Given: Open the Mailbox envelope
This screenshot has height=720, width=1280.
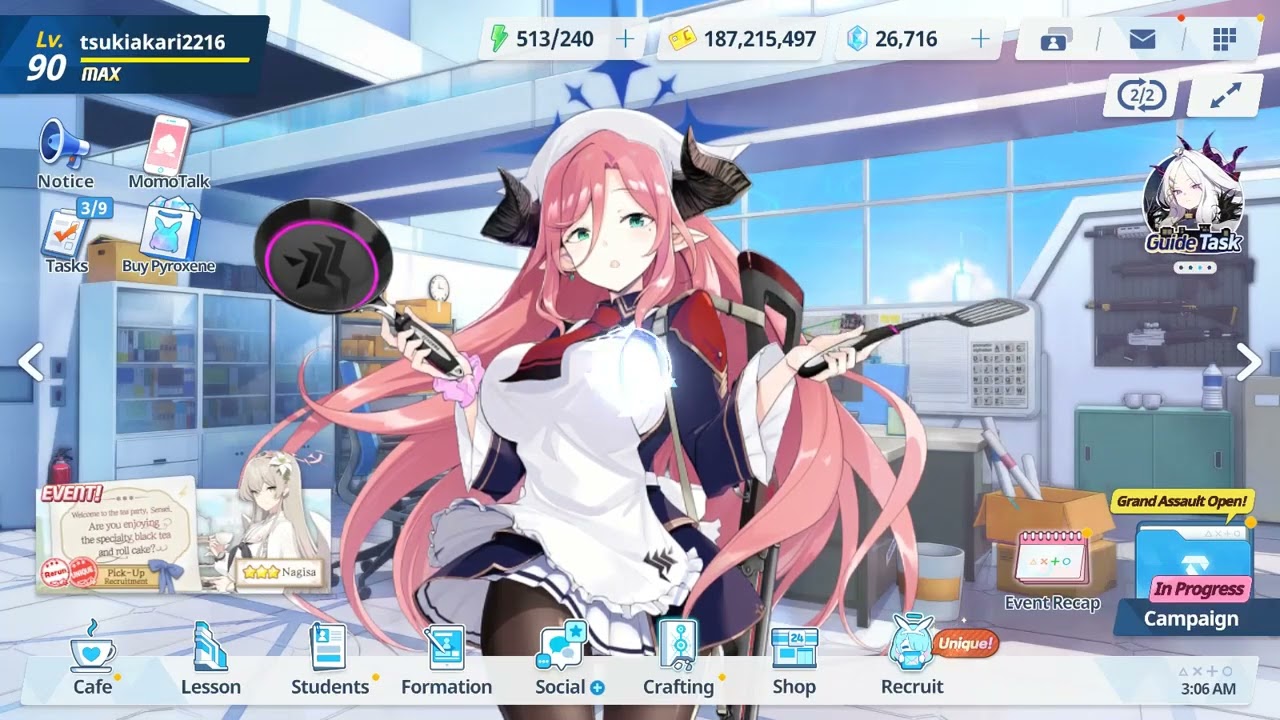Looking at the screenshot, I should pos(1140,37).
